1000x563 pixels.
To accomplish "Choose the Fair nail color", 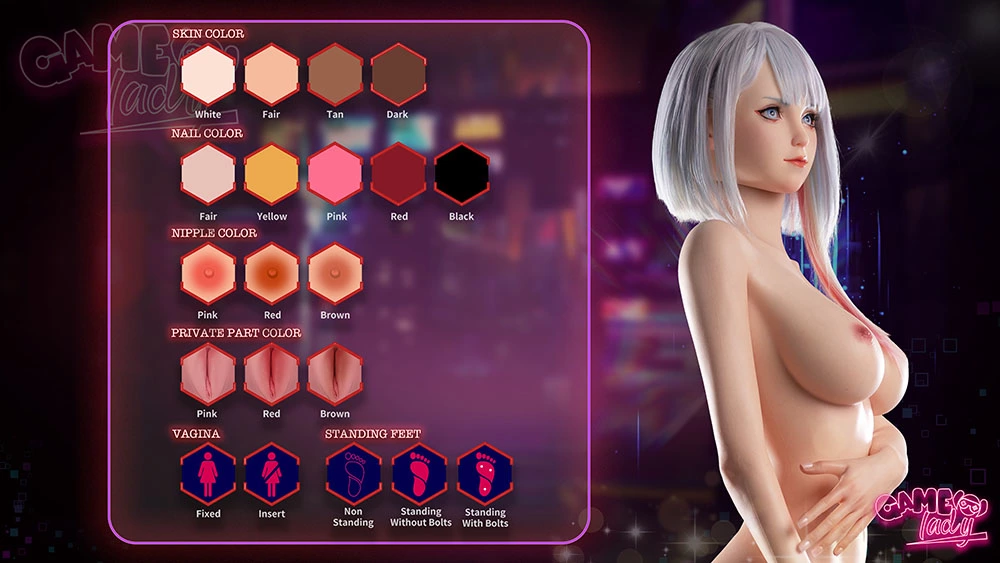I will (208, 174).
